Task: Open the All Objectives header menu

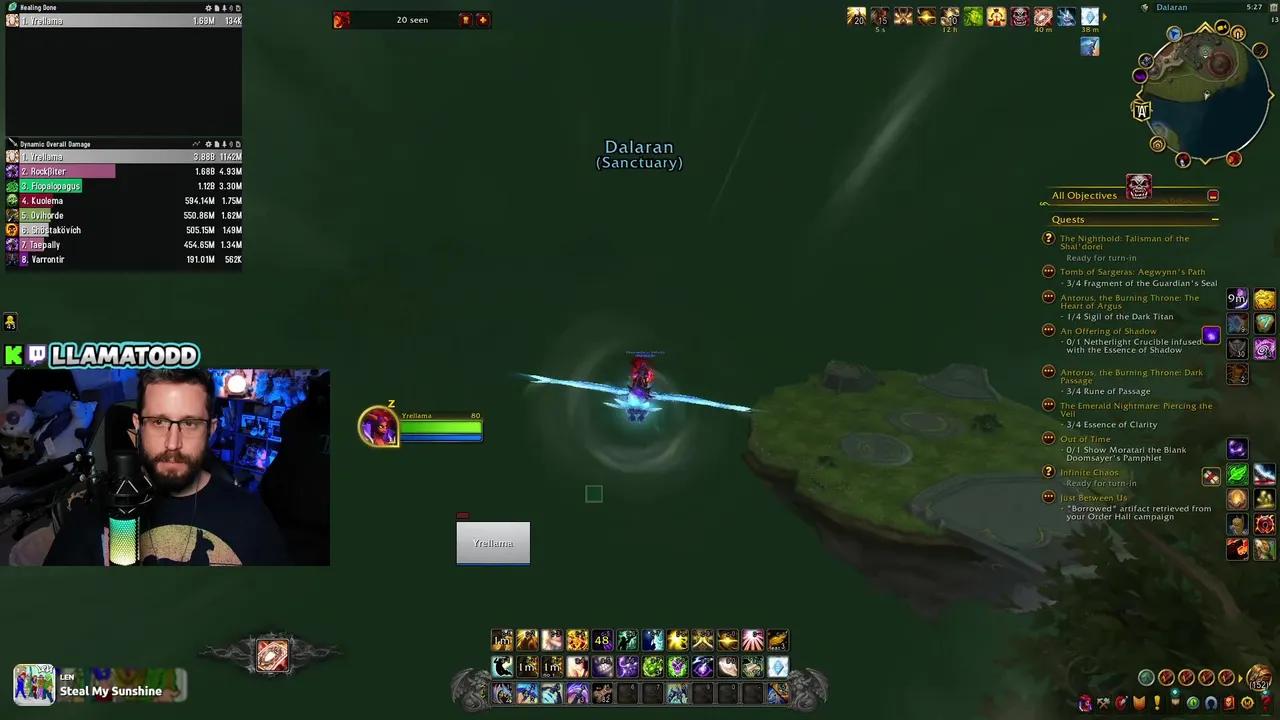Action: (x=1085, y=195)
